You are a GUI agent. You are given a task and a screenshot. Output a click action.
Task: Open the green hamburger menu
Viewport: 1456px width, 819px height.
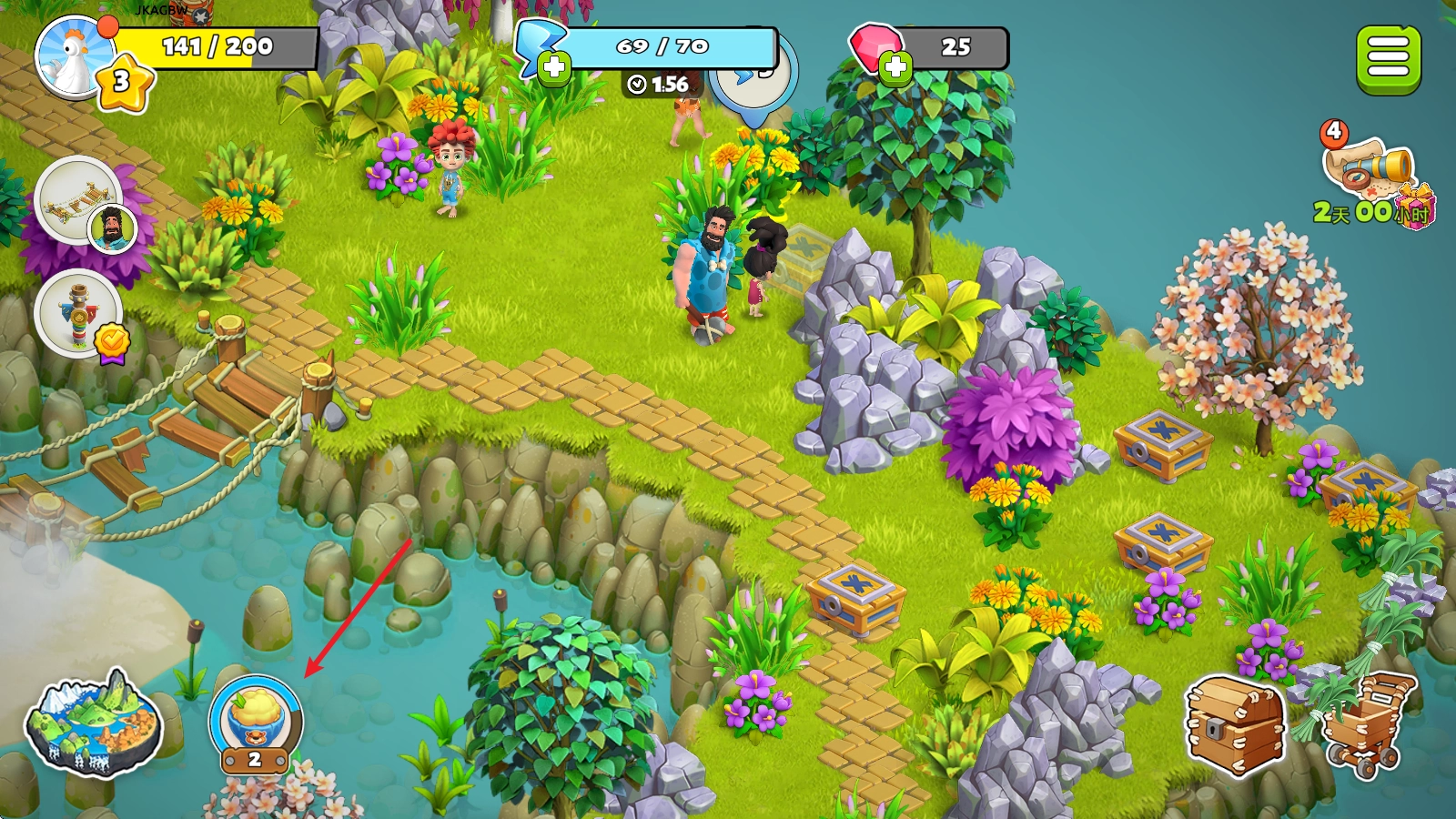point(1388,59)
